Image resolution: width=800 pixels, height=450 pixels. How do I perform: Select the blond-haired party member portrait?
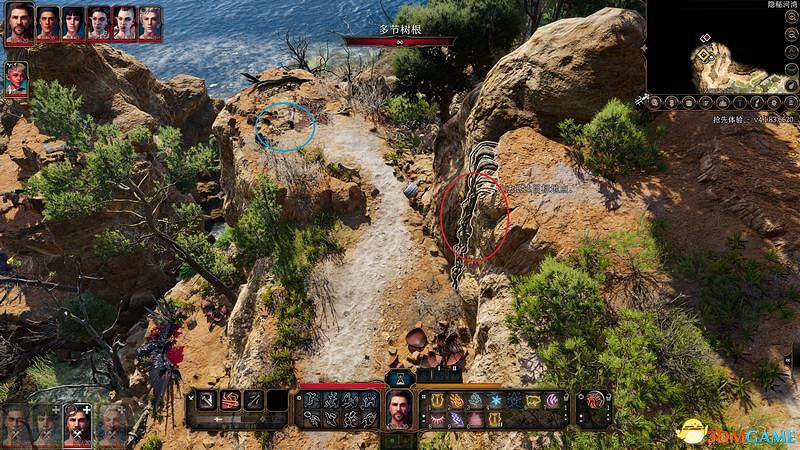click(150, 22)
